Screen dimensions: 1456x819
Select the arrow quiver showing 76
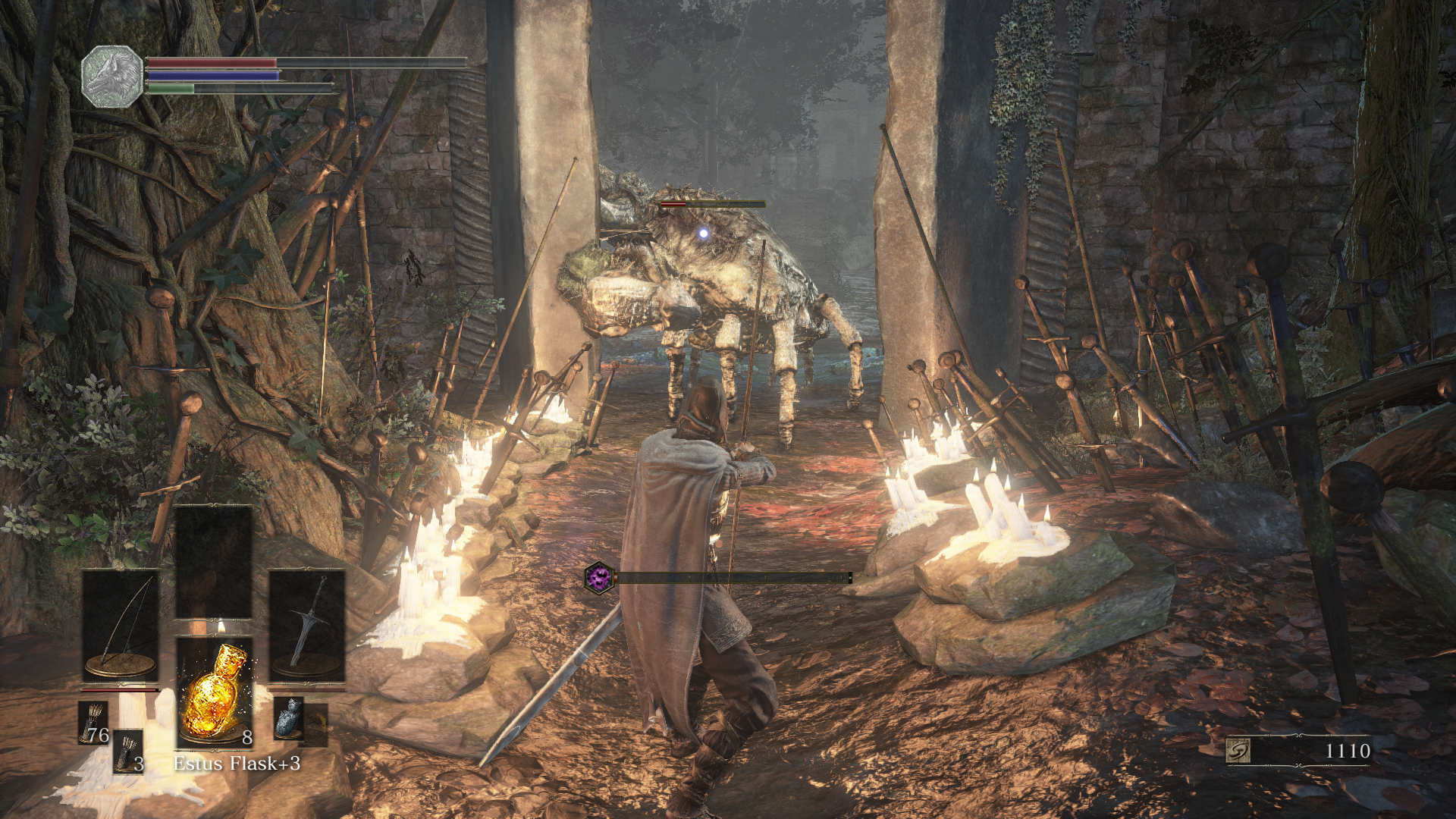pyautogui.click(x=94, y=723)
